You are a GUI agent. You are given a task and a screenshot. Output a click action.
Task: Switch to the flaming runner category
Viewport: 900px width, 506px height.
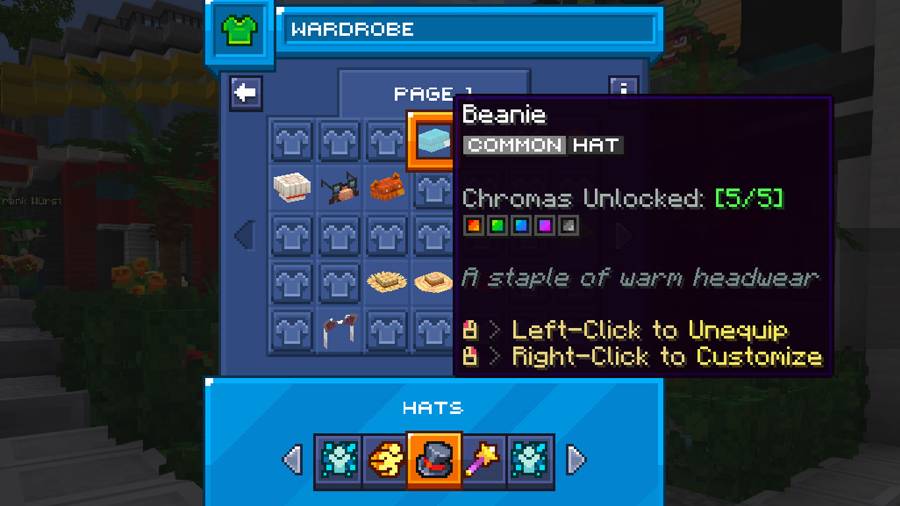click(x=386, y=460)
